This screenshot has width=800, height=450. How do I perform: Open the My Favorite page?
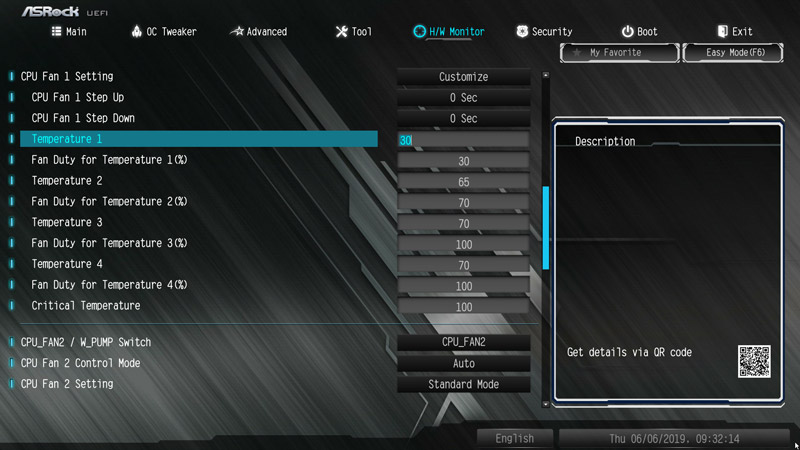tap(607, 52)
